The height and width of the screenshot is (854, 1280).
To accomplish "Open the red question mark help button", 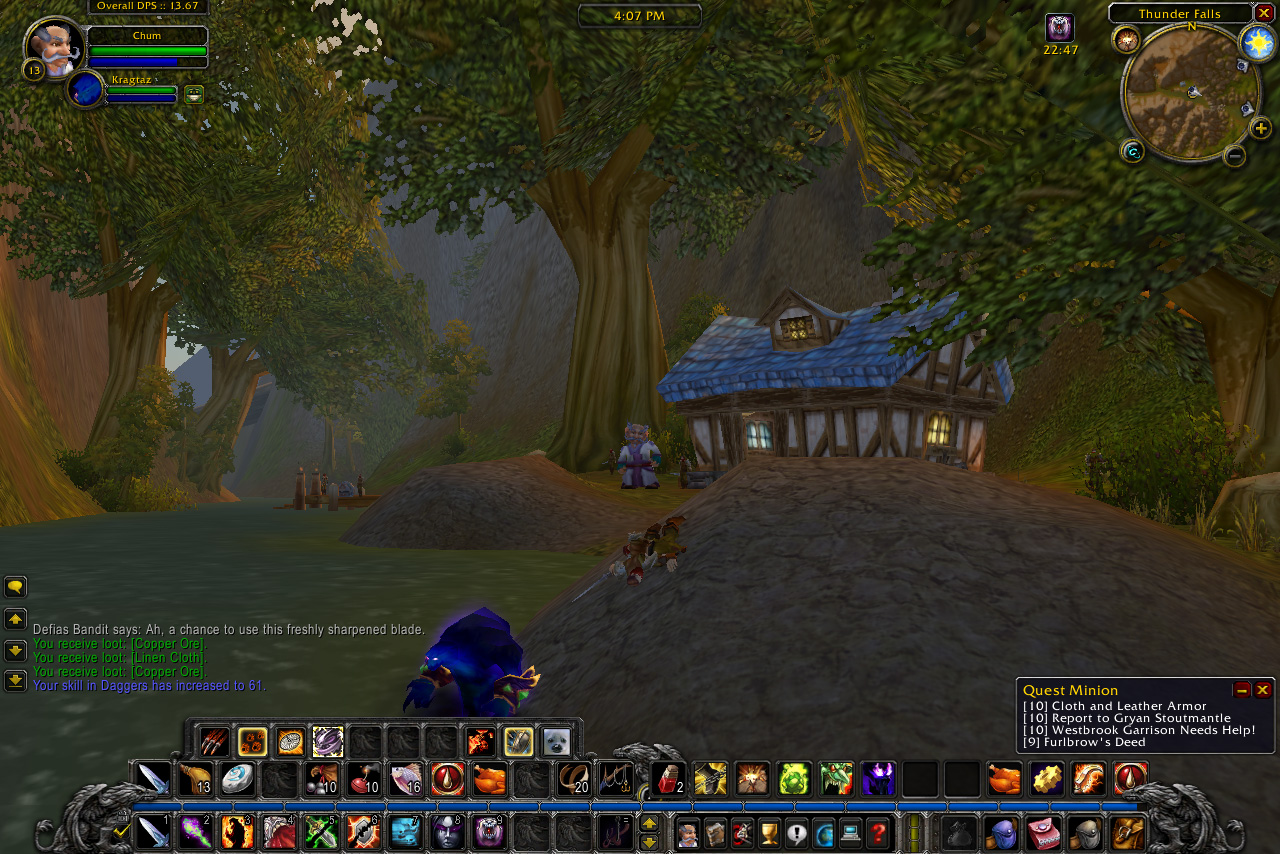I will pyautogui.click(x=878, y=832).
